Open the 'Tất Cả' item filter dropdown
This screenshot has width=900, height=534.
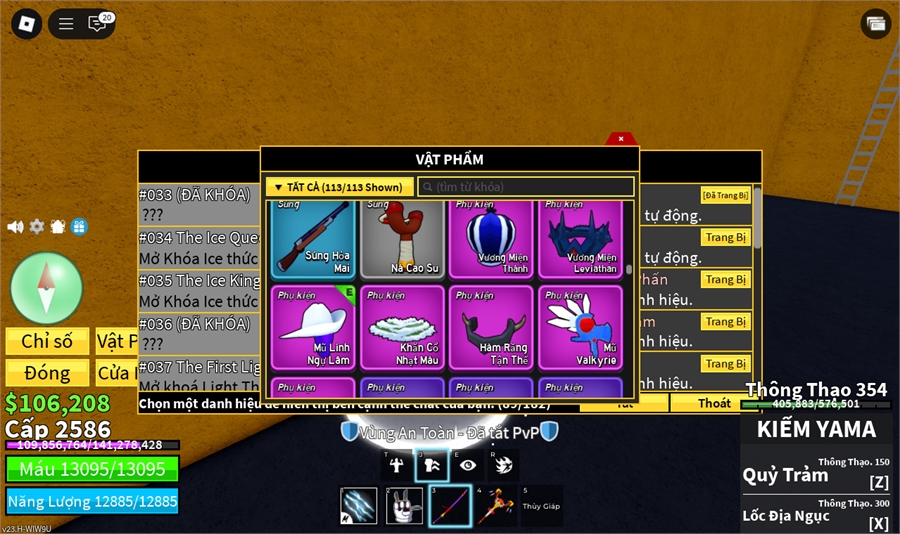pos(340,187)
